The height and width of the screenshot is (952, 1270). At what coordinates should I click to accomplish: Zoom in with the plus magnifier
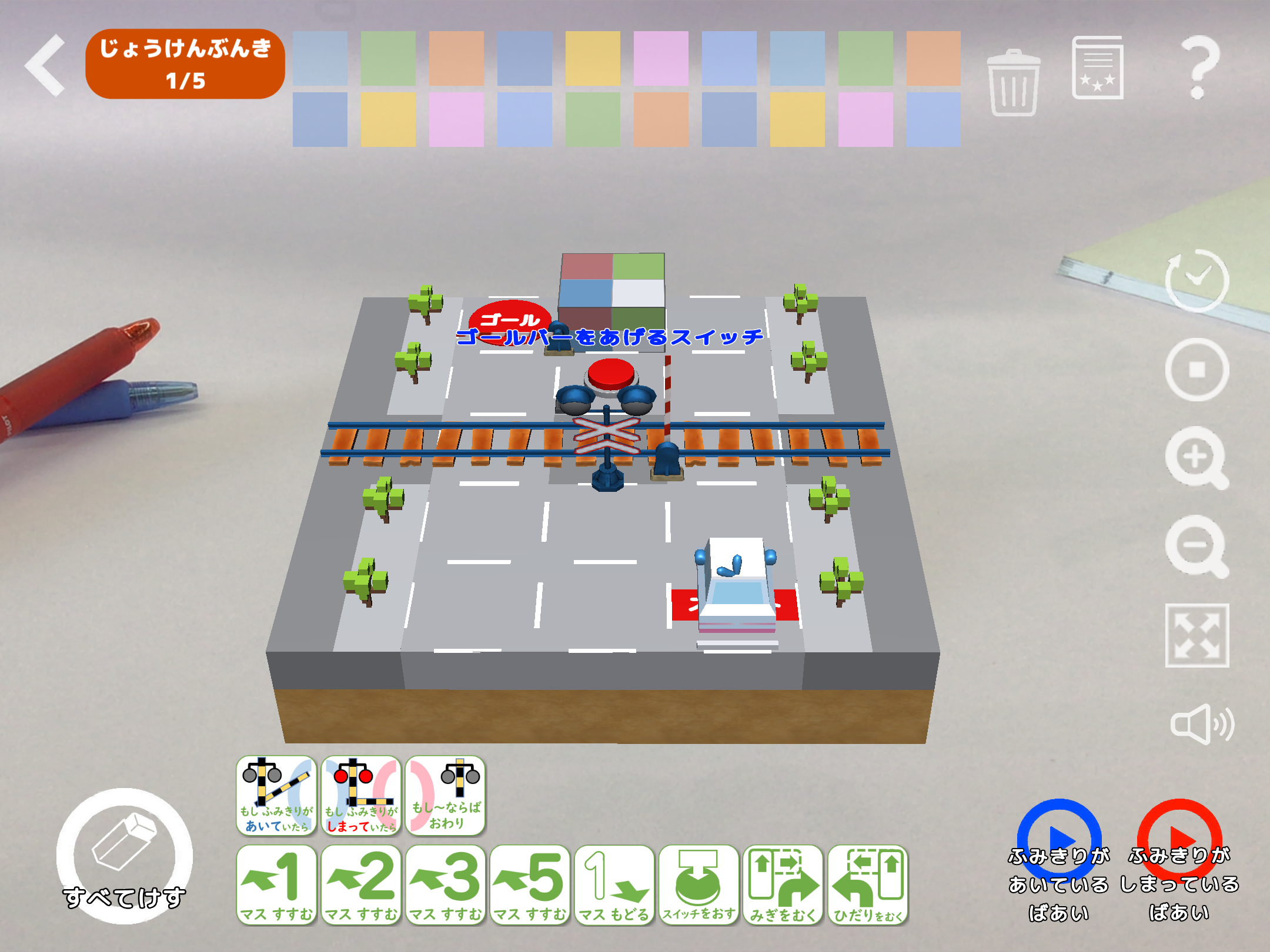click(x=1197, y=458)
